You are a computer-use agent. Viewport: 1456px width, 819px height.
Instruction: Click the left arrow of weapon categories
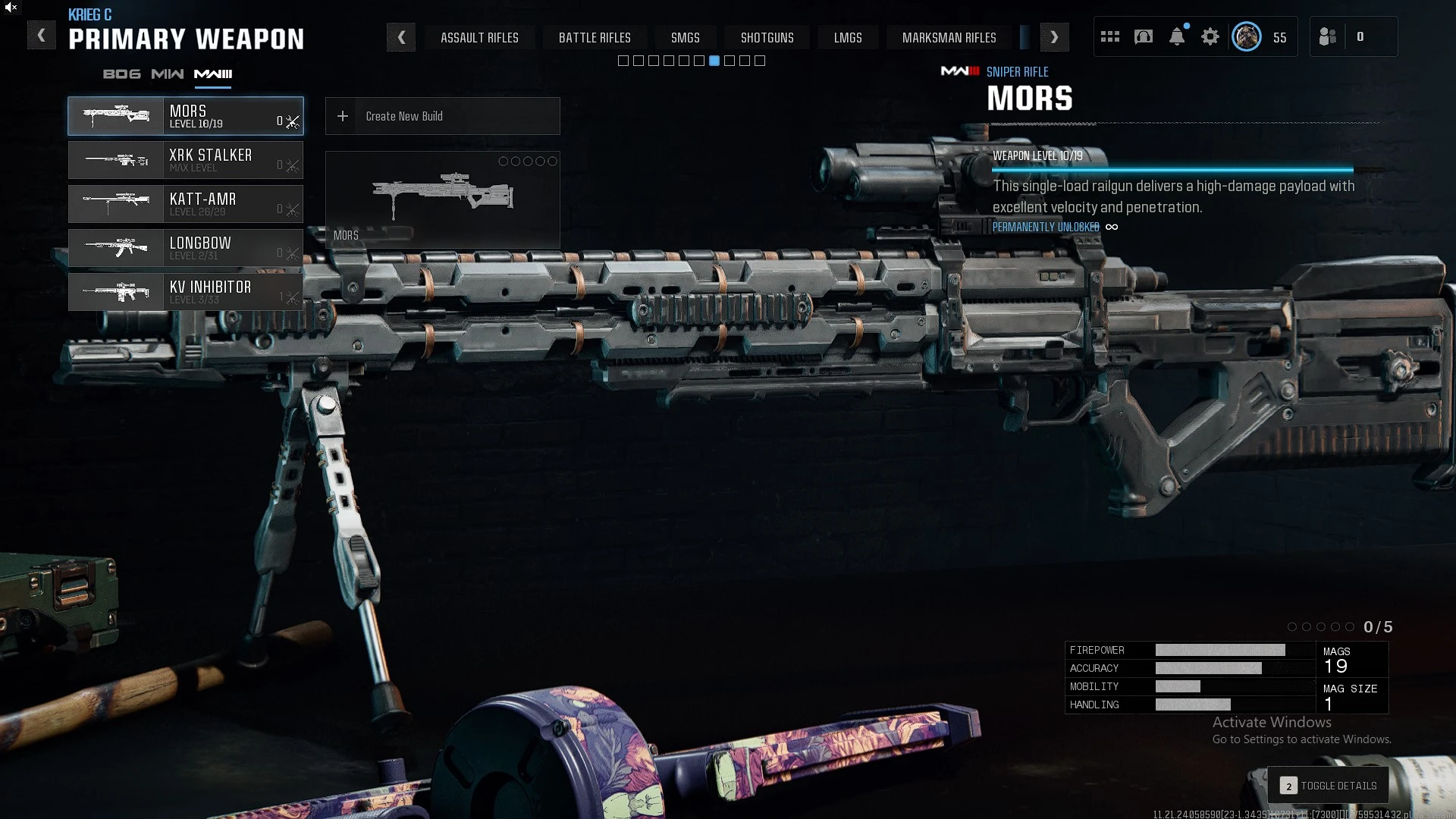401,37
